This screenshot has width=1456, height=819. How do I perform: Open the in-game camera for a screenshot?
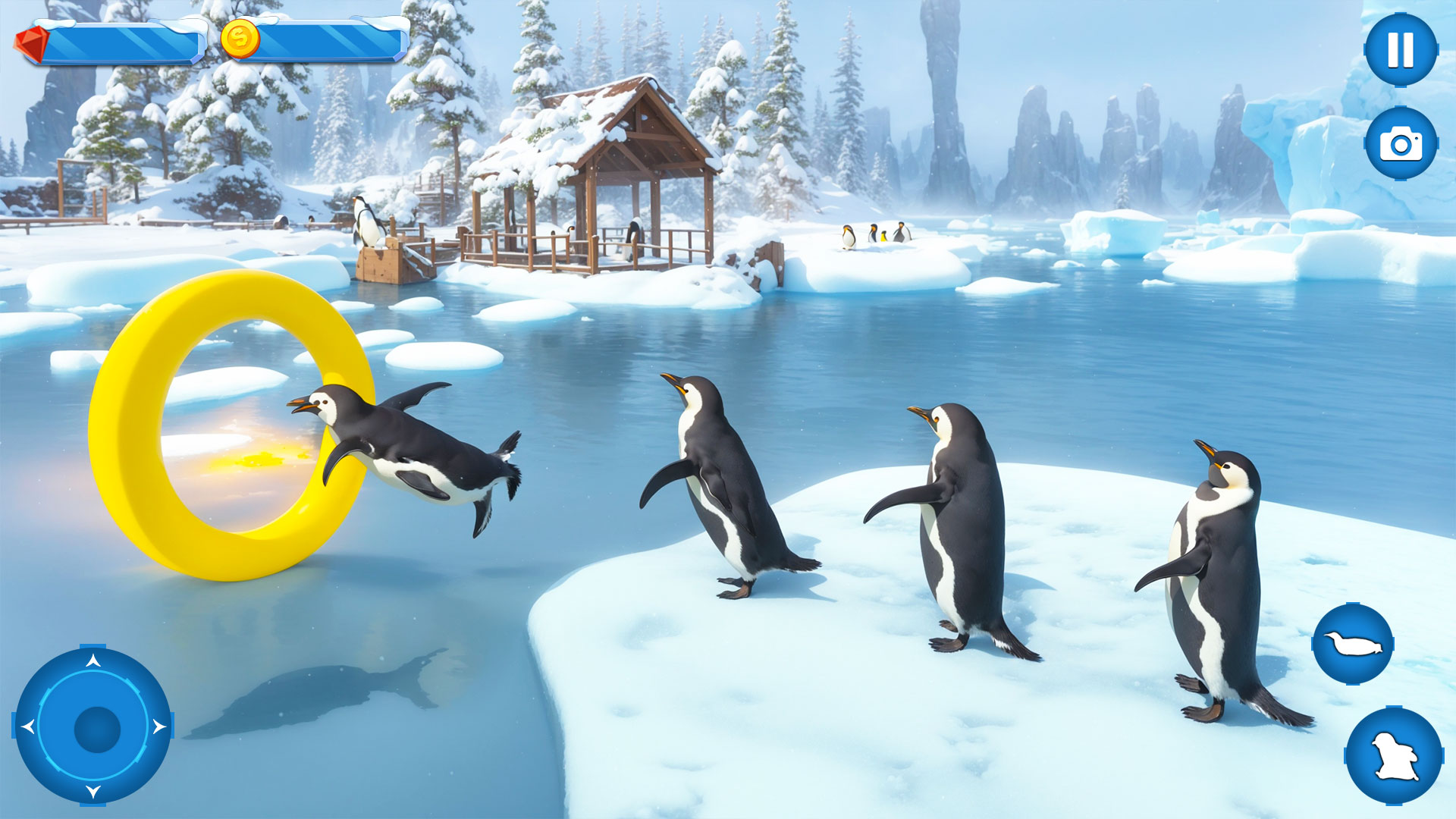(1401, 143)
